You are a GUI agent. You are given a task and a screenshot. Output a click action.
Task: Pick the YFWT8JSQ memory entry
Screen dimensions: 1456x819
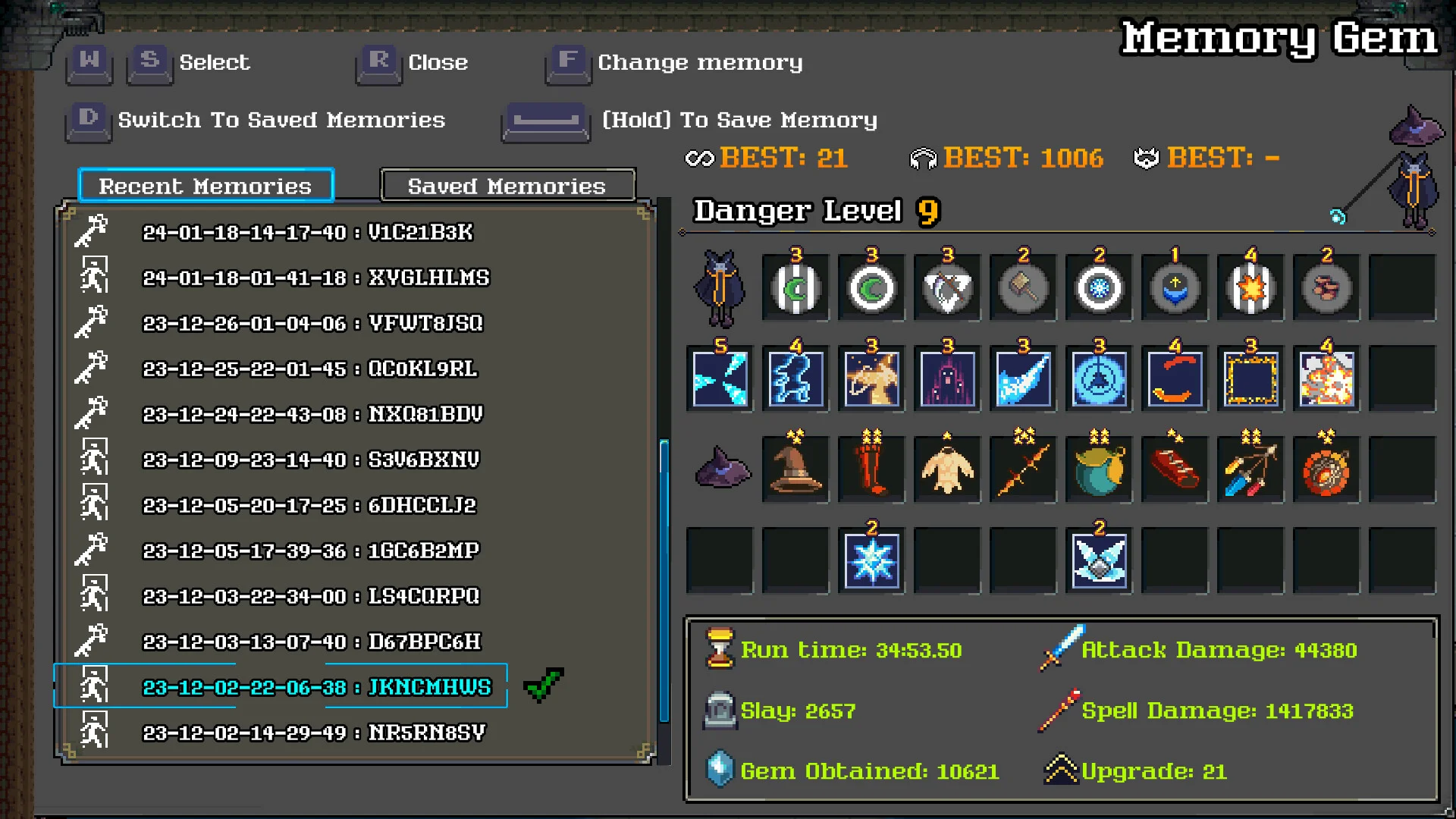(x=312, y=323)
